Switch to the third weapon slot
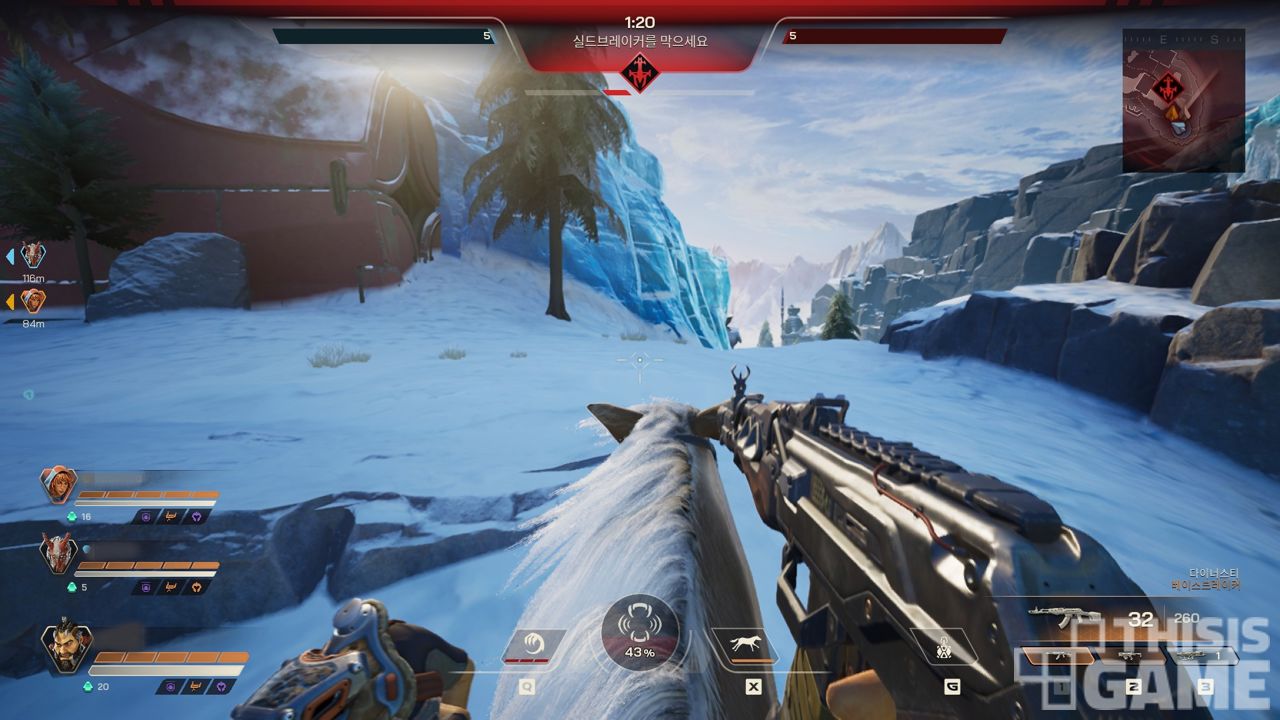1280x720 pixels. coord(1203,657)
